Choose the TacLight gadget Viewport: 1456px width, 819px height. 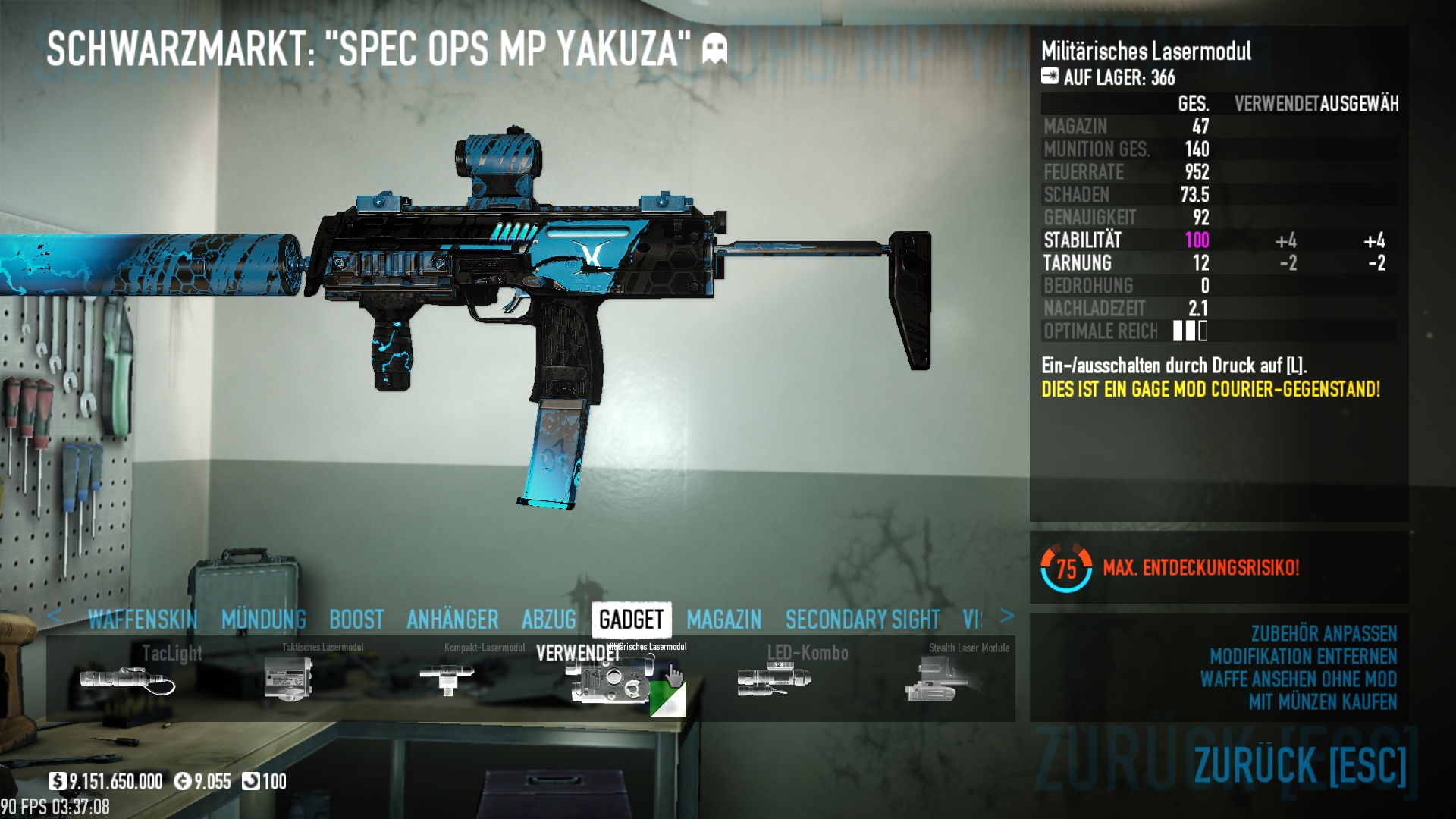pyautogui.click(x=127, y=679)
